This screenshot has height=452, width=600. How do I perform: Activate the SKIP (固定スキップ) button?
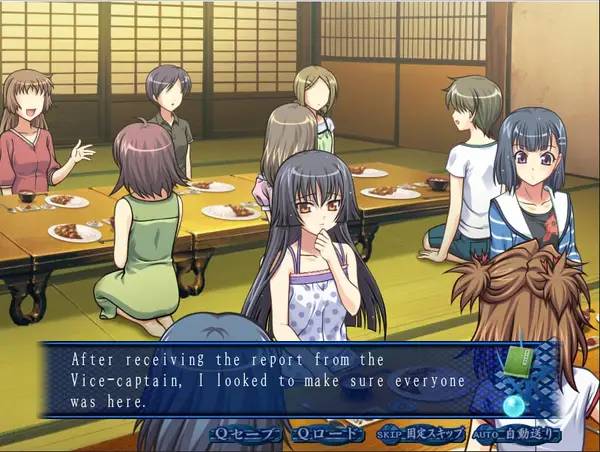coord(421,434)
